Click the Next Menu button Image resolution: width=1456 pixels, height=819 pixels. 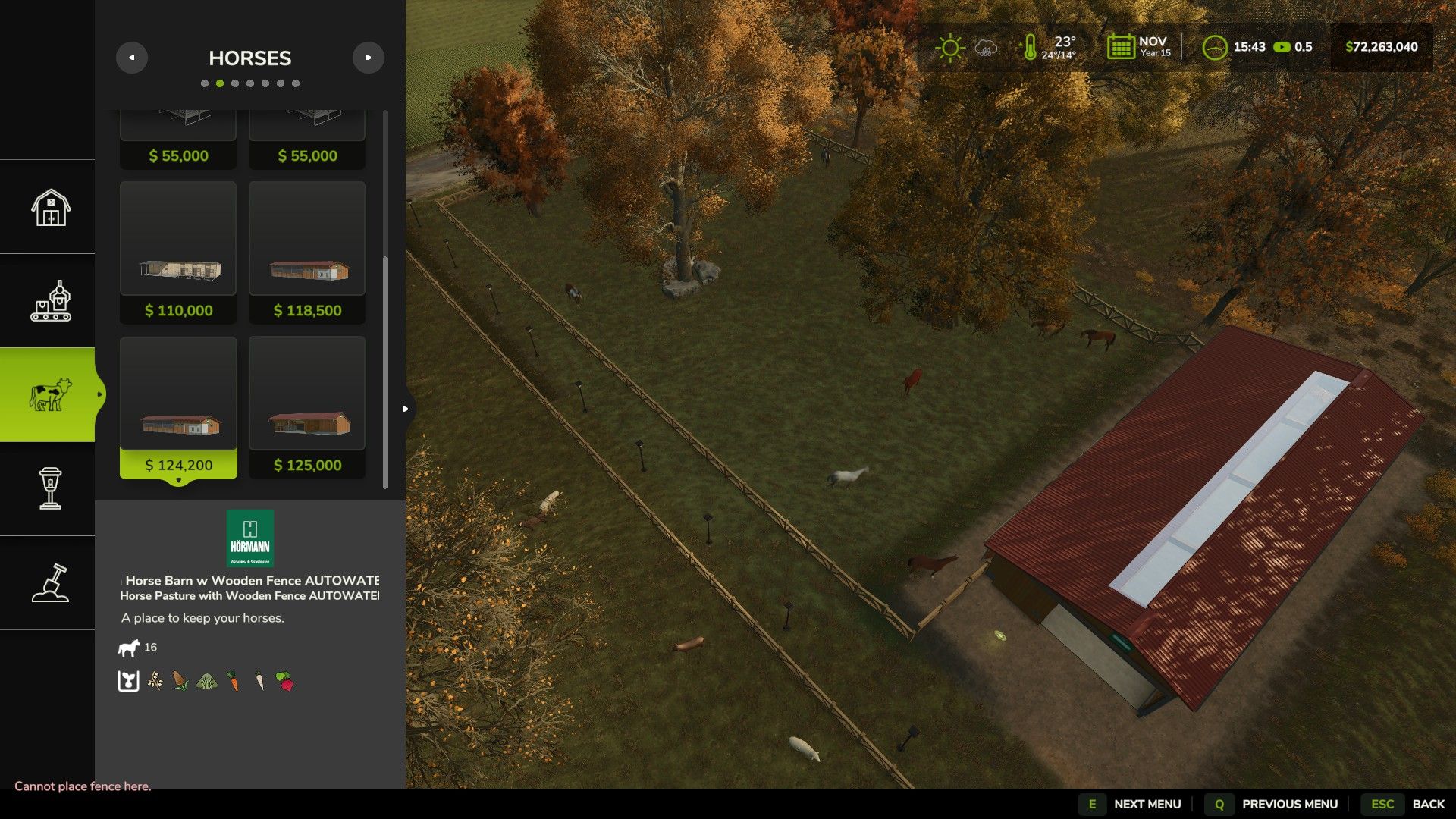click(x=1134, y=804)
